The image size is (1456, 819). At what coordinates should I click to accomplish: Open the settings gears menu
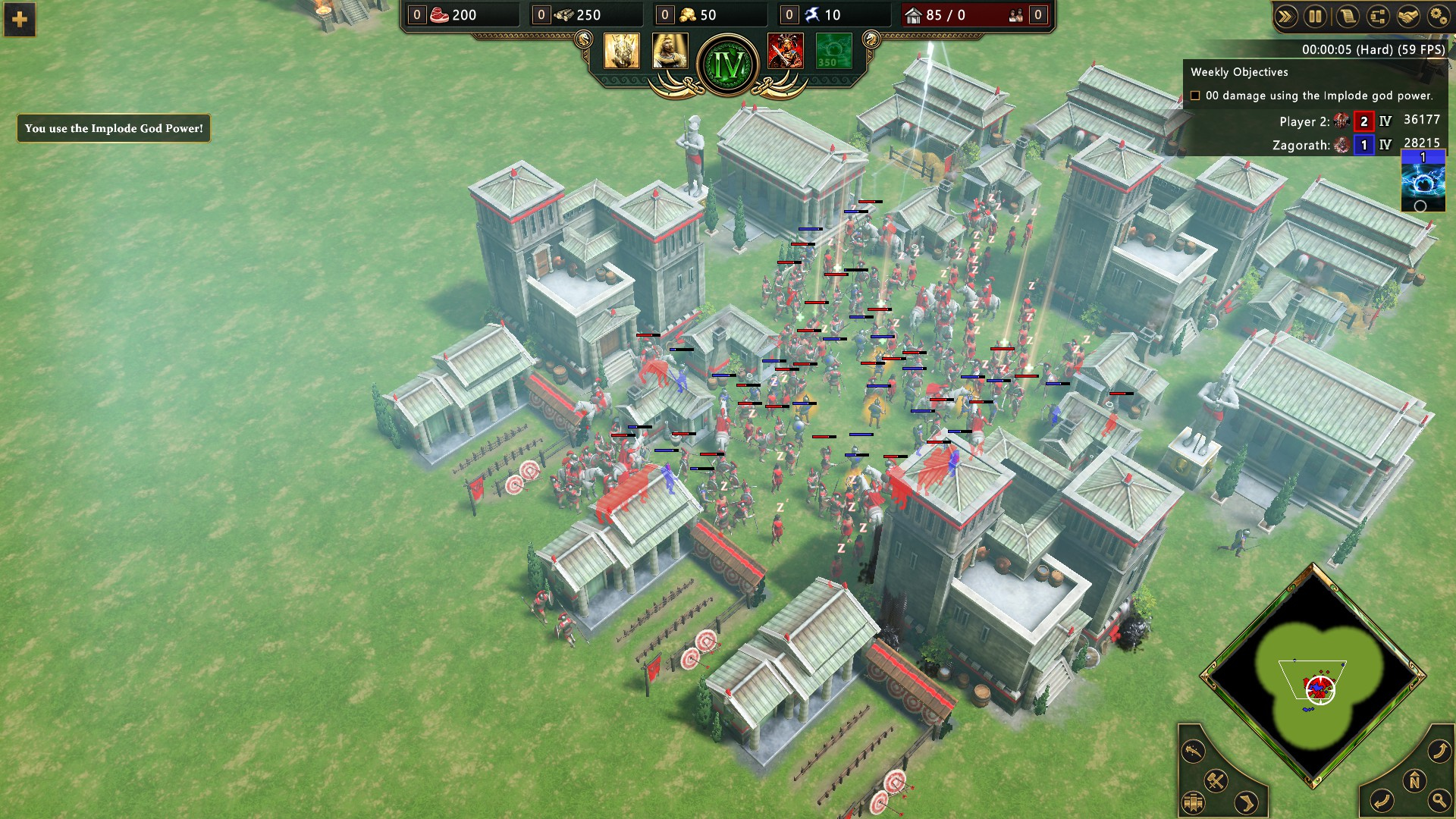coord(1438,17)
